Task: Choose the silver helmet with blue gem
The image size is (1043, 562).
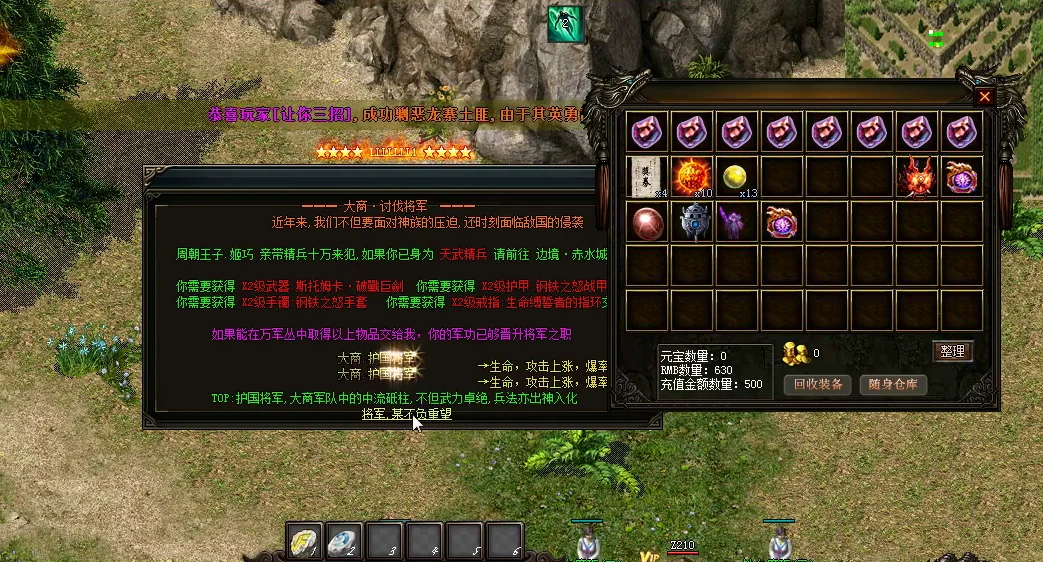Action: [693, 221]
